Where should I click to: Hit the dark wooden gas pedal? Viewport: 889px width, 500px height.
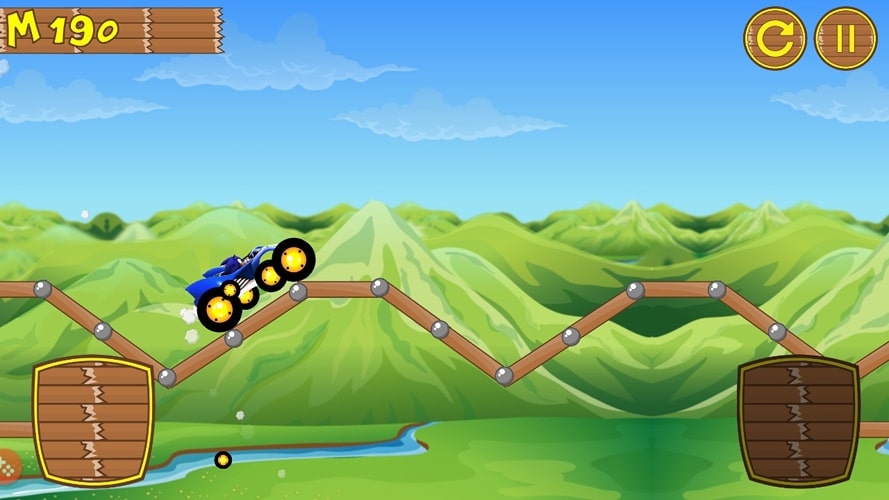tap(798, 421)
